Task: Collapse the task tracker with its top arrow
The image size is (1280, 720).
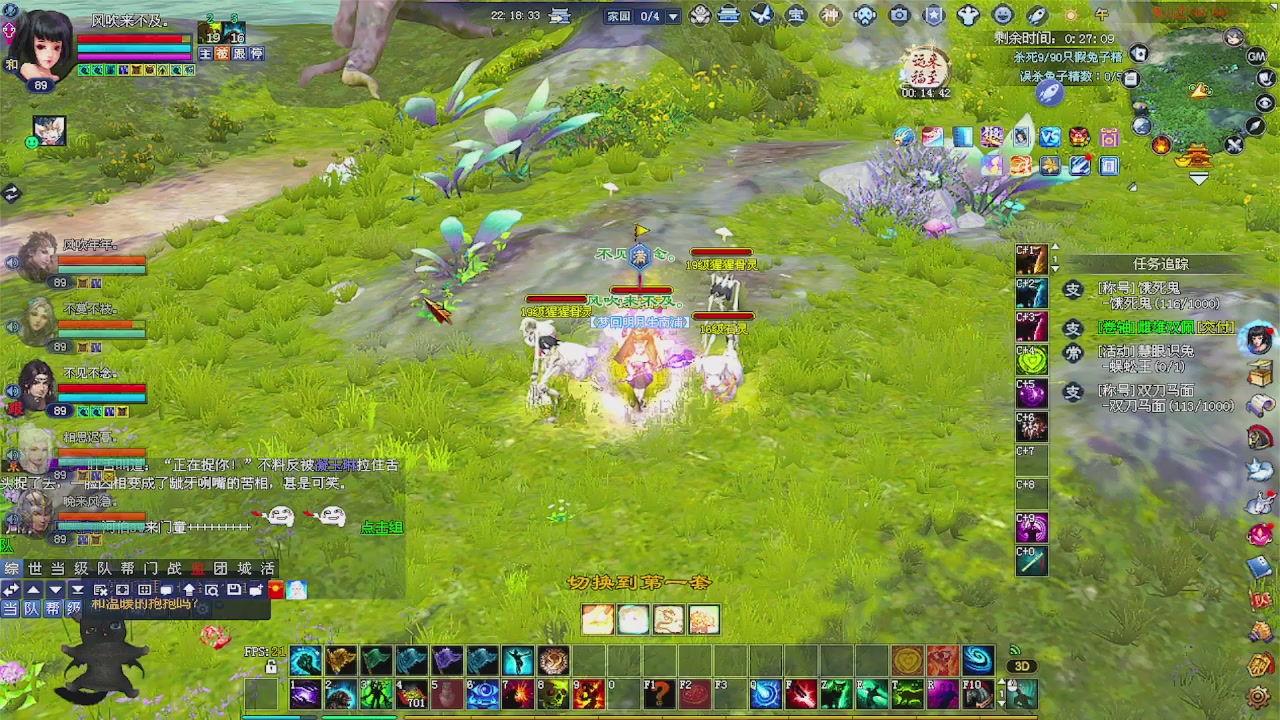Action: click(x=1055, y=247)
